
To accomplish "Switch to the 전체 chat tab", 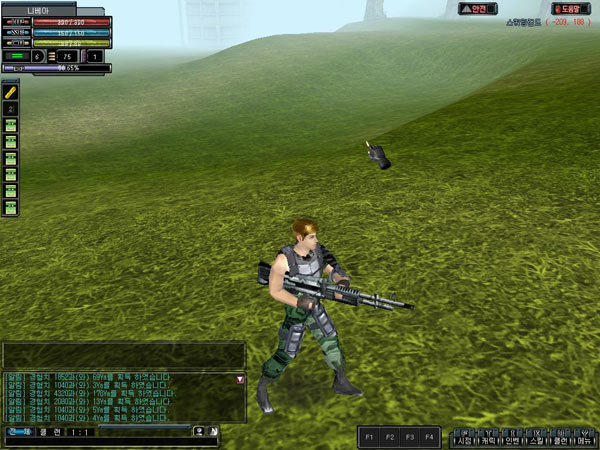I will pos(17,432).
